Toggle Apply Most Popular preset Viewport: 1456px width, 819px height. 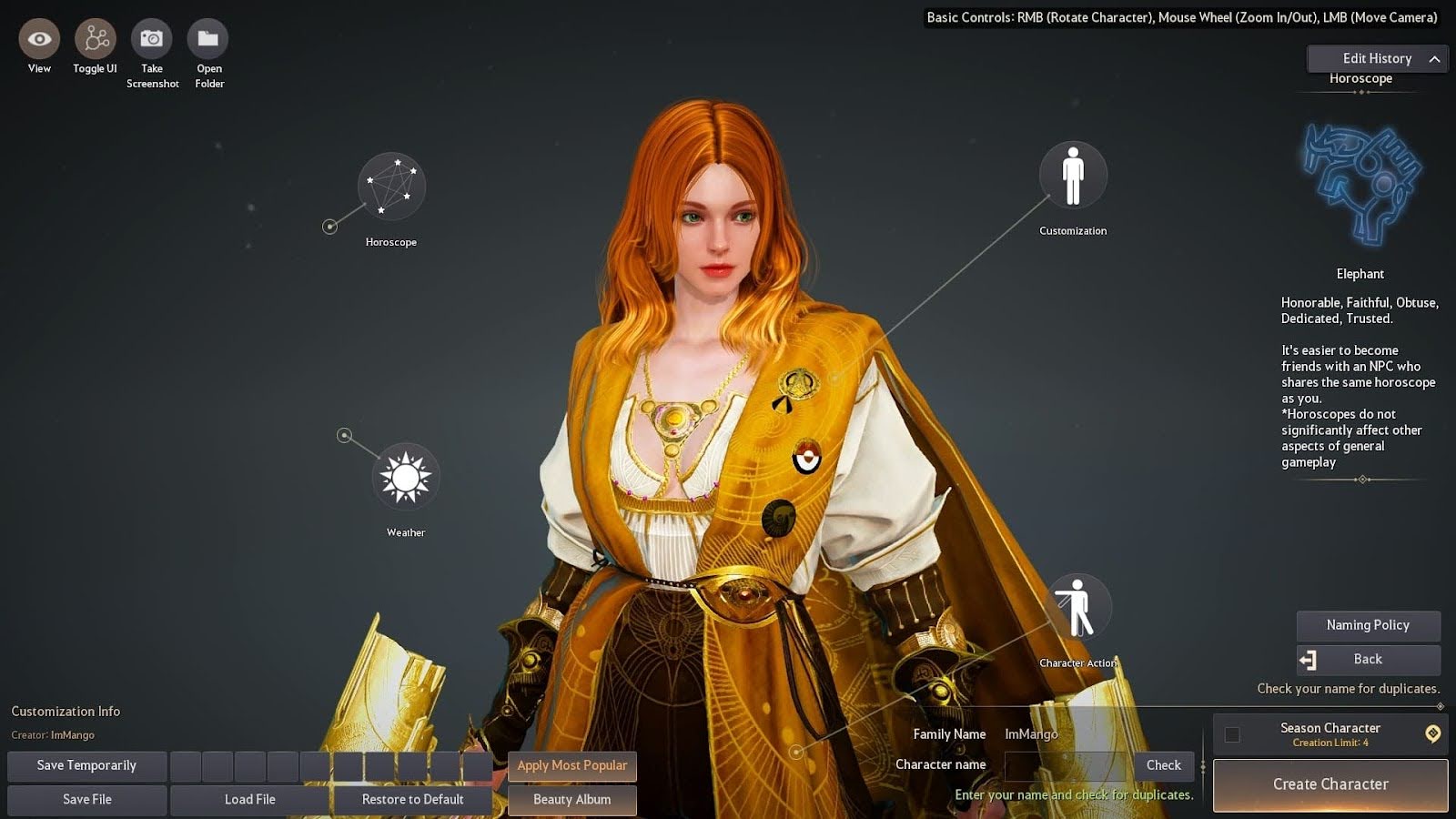[571, 765]
